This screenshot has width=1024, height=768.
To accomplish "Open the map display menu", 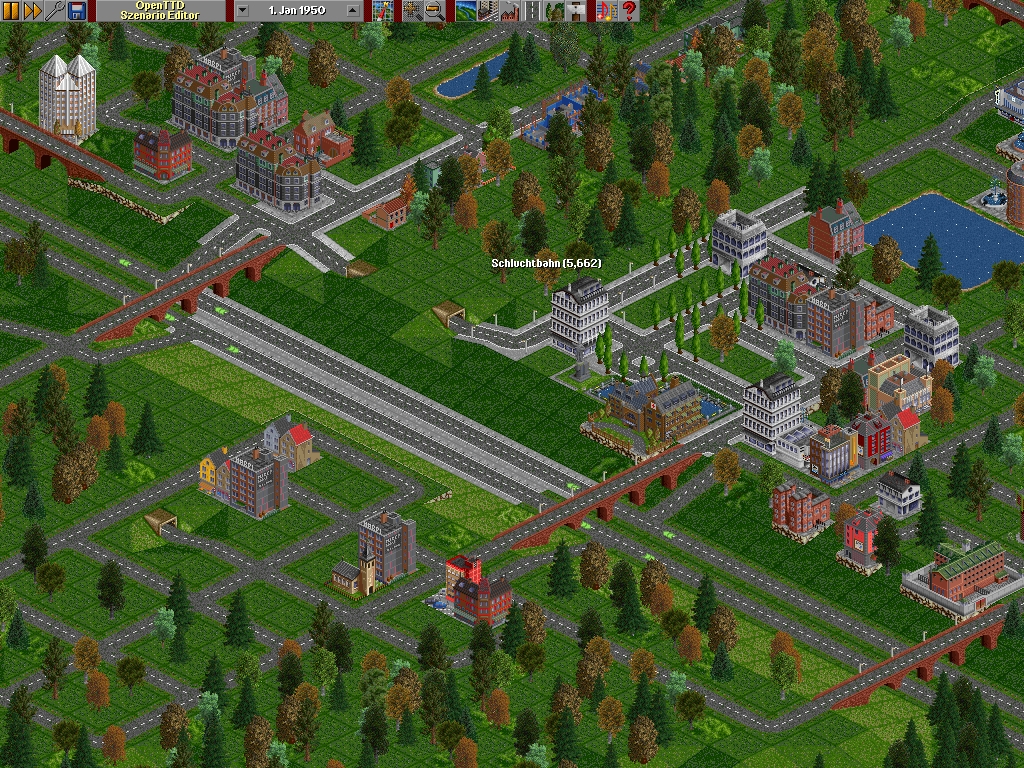I will point(381,11).
